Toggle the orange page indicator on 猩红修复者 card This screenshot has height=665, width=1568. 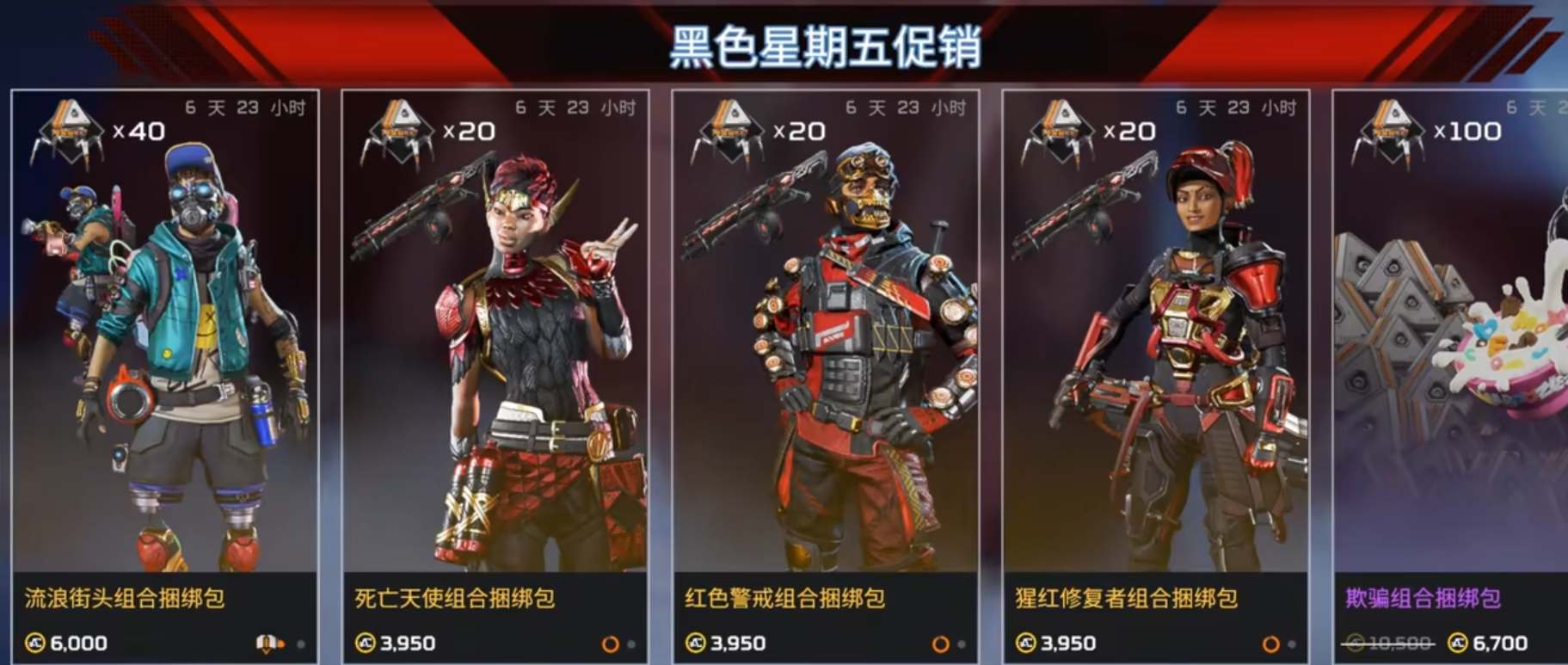coord(1271,643)
